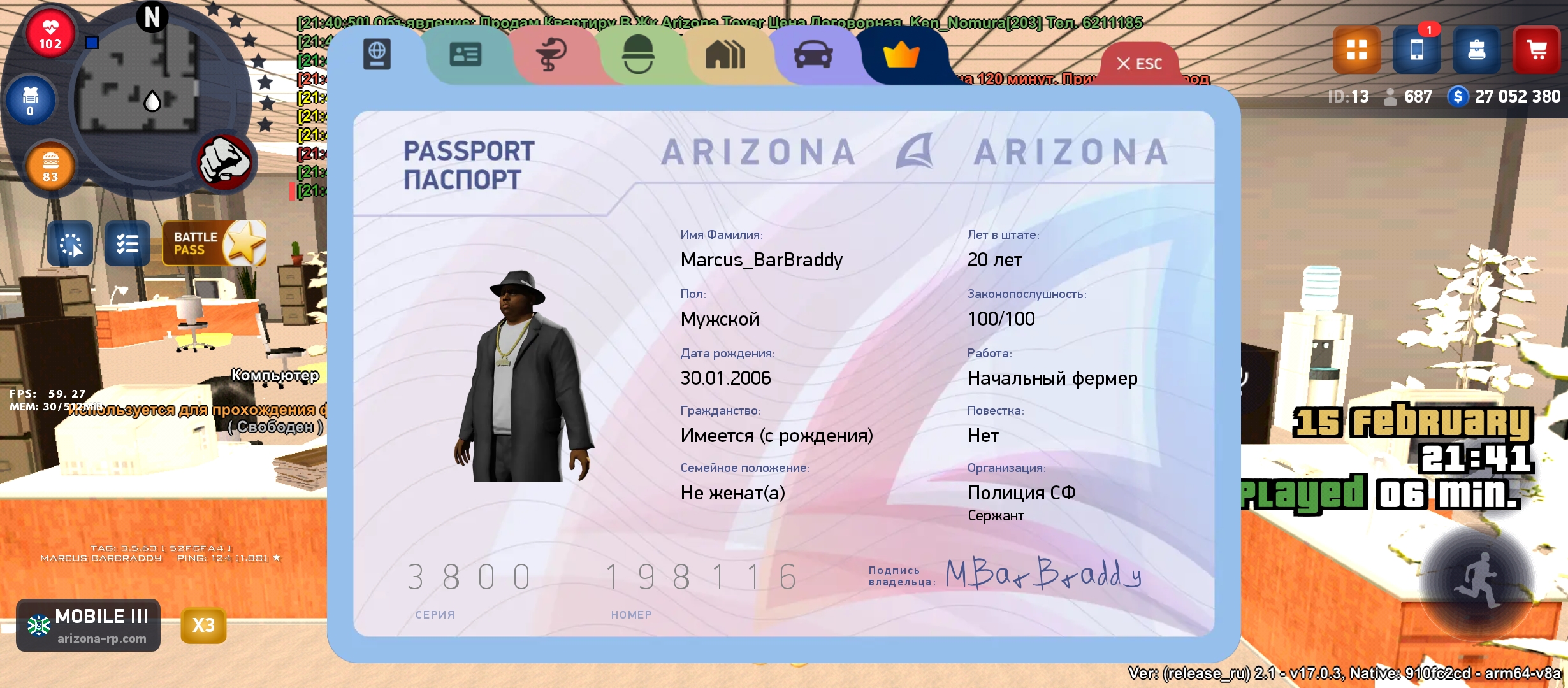
Task: Open the Battle Pass button
Action: [x=214, y=243]
